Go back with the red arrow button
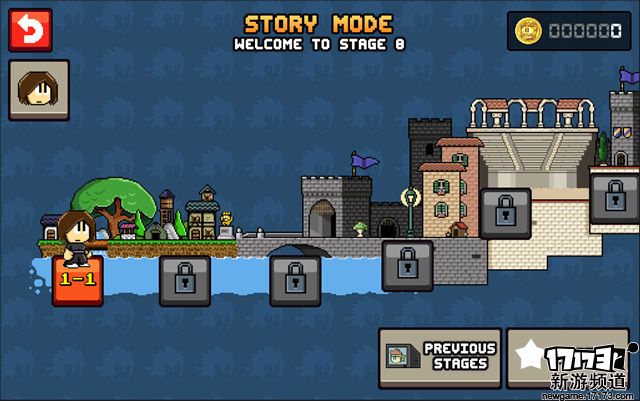Screen dimensions: 640x401 pyautogui.click(x=30, y=30)
